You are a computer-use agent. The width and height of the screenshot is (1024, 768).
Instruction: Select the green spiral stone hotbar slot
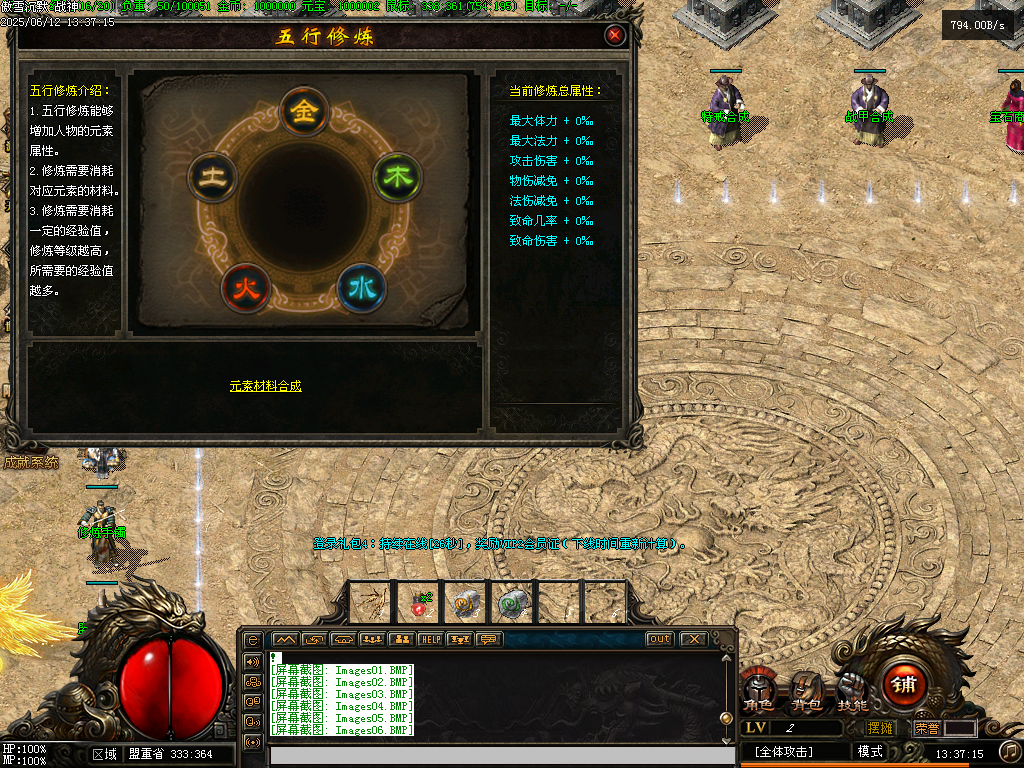513,603
